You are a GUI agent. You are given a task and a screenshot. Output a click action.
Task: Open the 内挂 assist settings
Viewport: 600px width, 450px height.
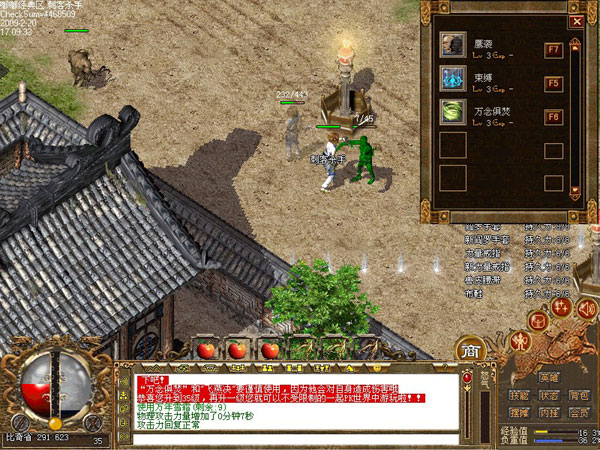coord(549,411)
